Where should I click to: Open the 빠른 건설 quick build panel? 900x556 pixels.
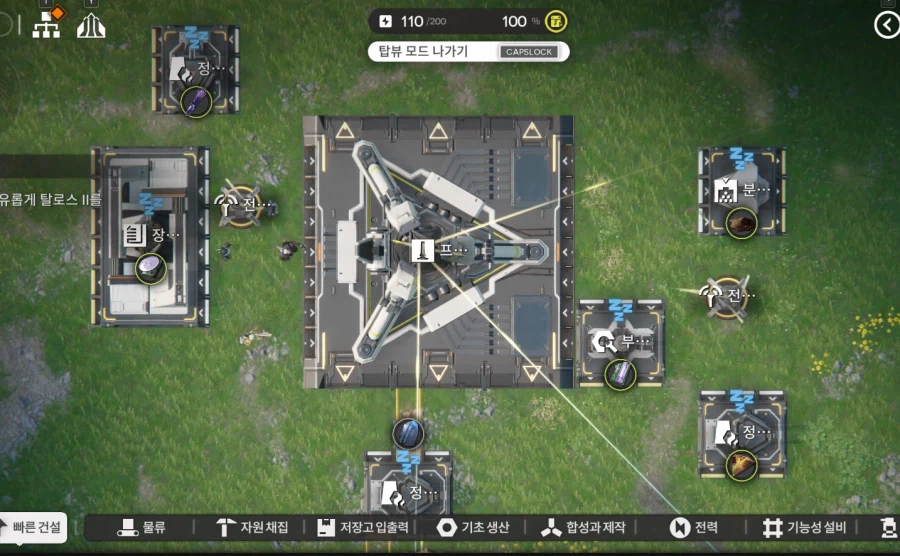coord(34,527)
